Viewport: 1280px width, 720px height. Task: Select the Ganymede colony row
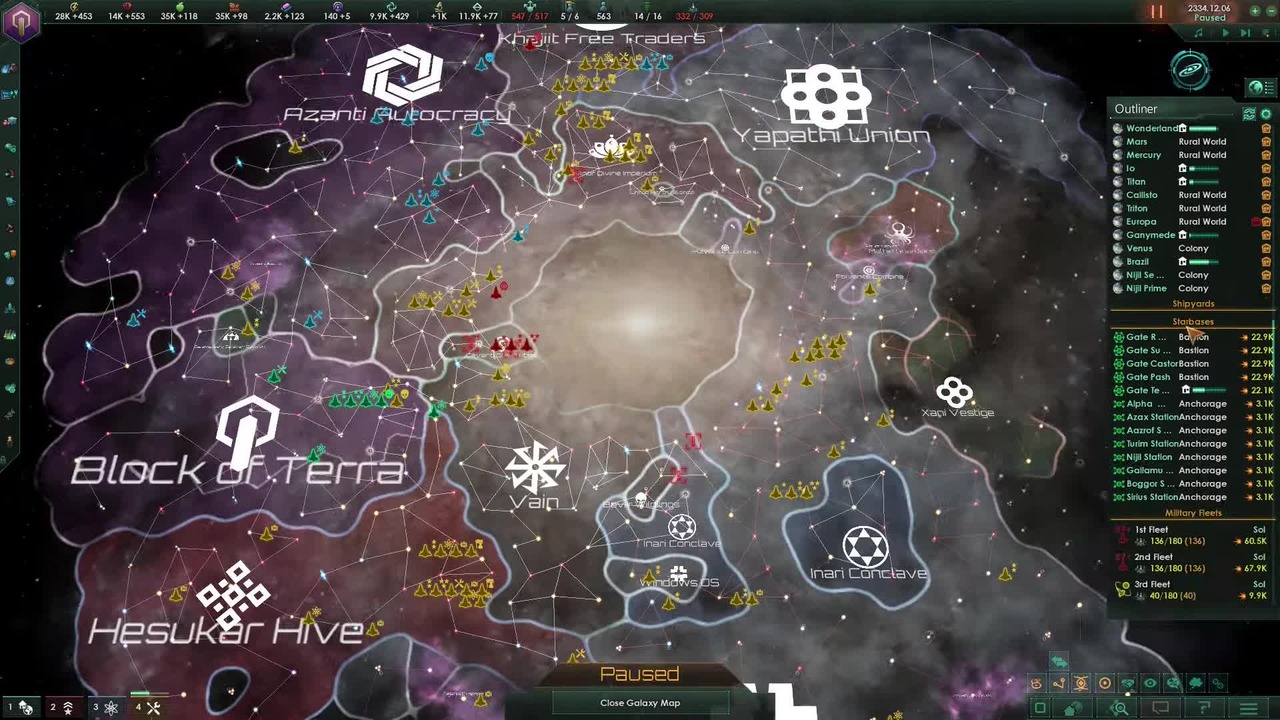coord(1150,235)
